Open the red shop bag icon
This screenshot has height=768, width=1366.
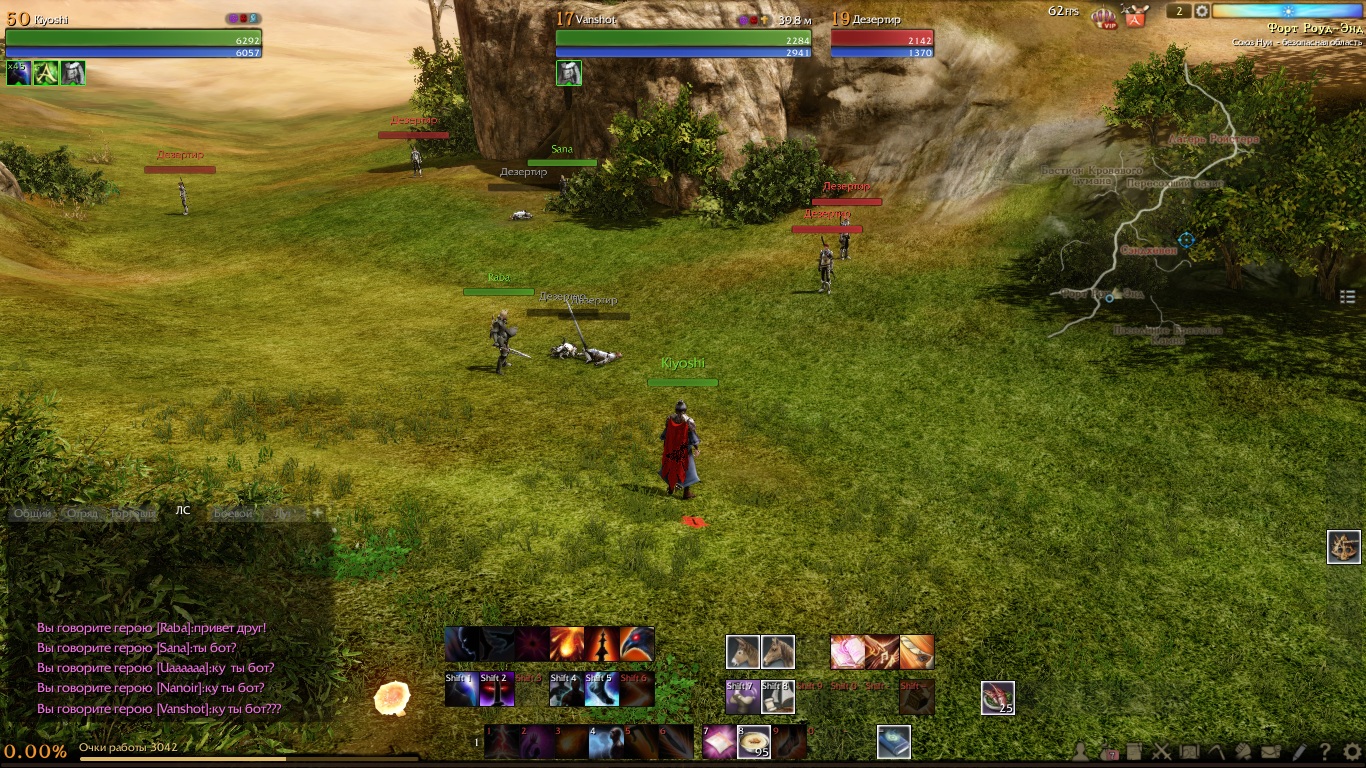coord(1134,16)
